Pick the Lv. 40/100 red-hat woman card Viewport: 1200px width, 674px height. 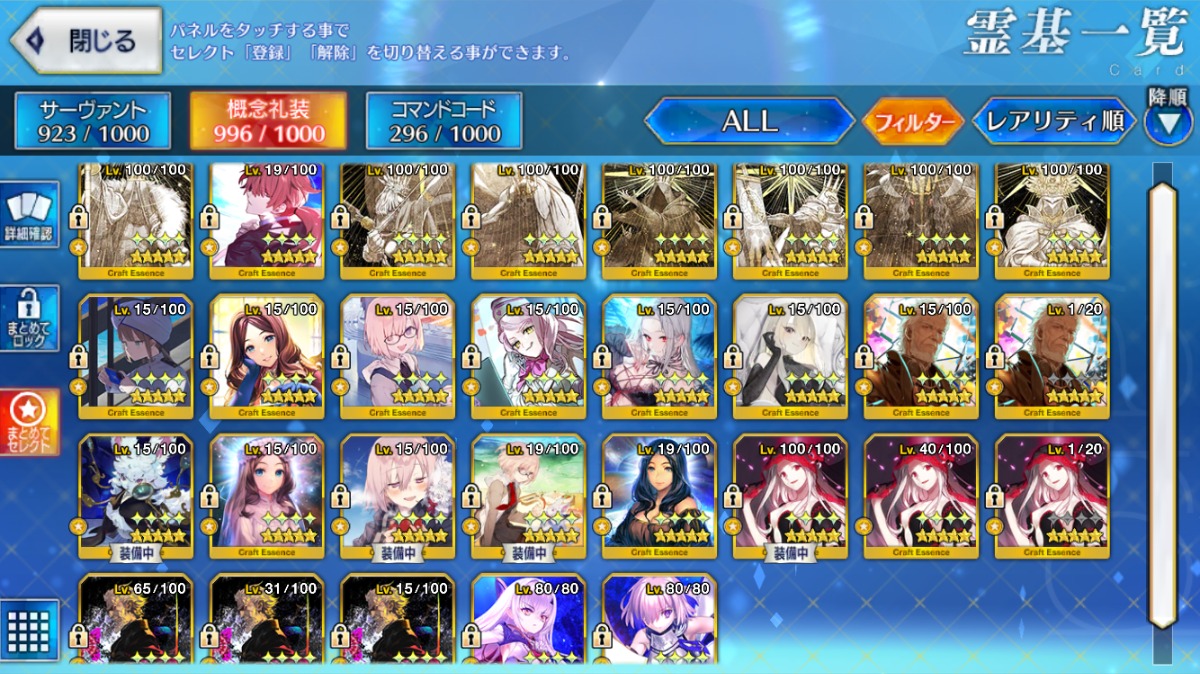(921, 495)
